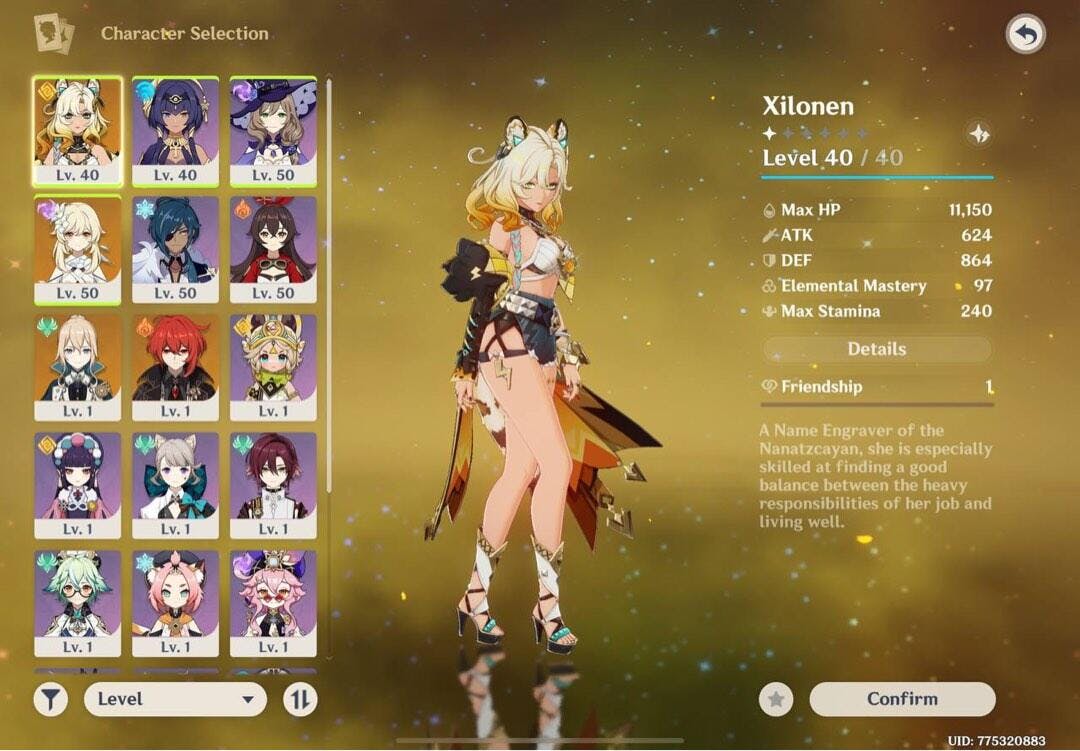Choose Kachina with the yellow helmet
Viewport: 1080px width, 751px height.
[273, 367]
